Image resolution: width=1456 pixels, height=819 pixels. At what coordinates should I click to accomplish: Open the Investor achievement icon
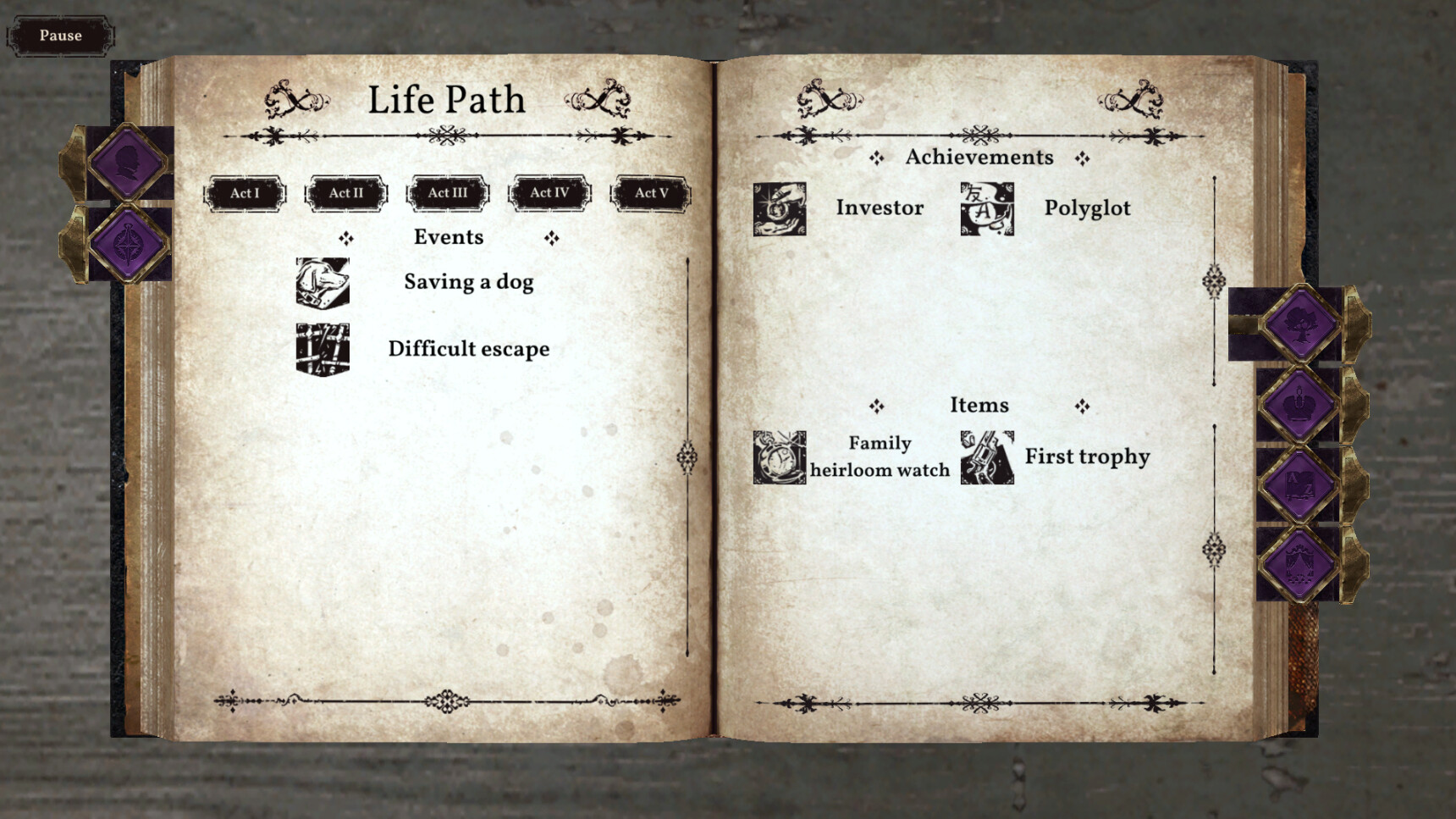(779, 208)
